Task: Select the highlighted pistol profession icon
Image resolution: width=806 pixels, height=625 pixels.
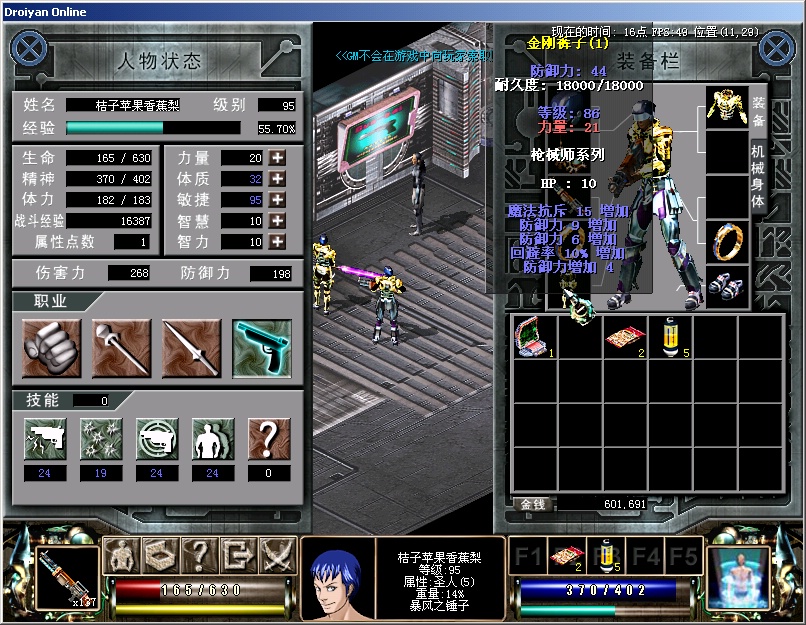Action: pos(262,348)
